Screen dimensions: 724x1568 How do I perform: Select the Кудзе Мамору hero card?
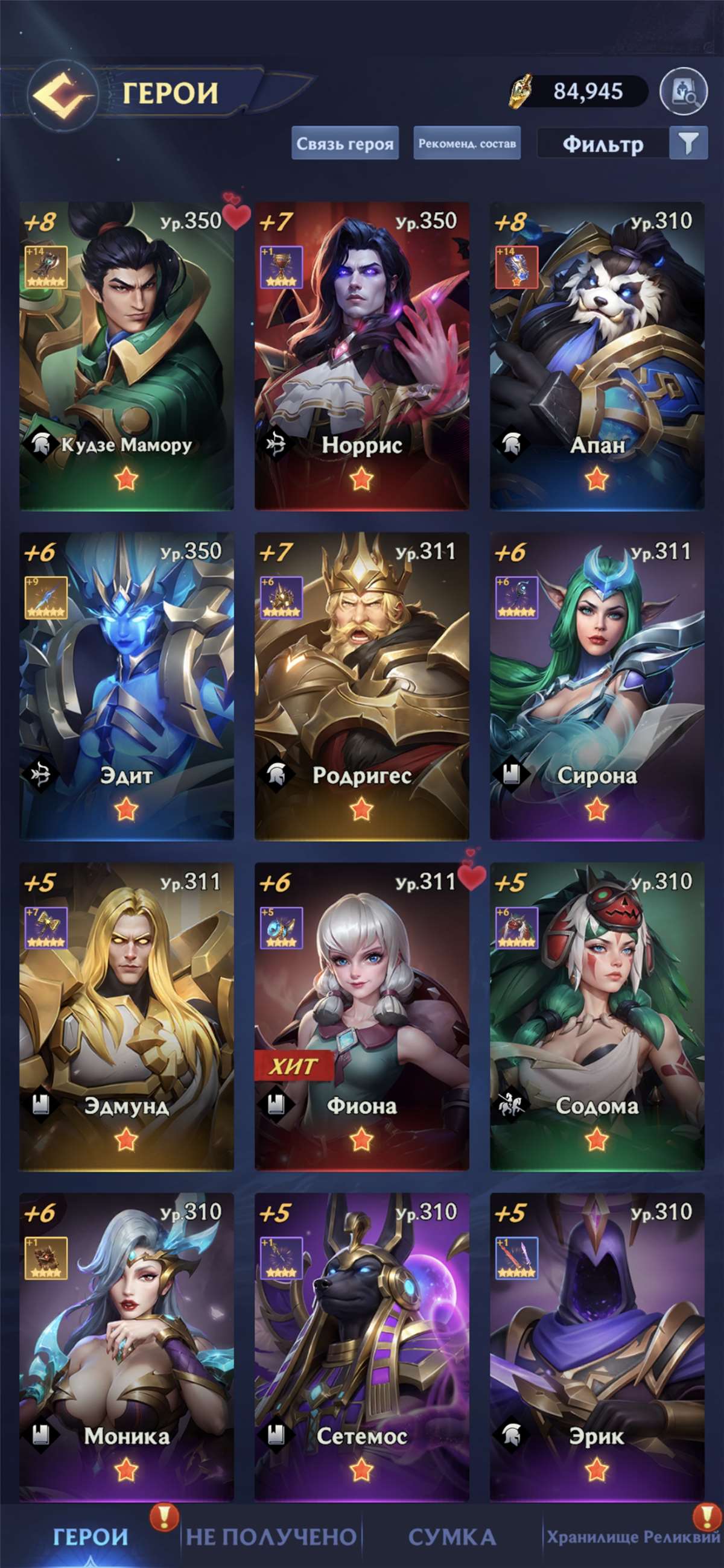[127, 356]
